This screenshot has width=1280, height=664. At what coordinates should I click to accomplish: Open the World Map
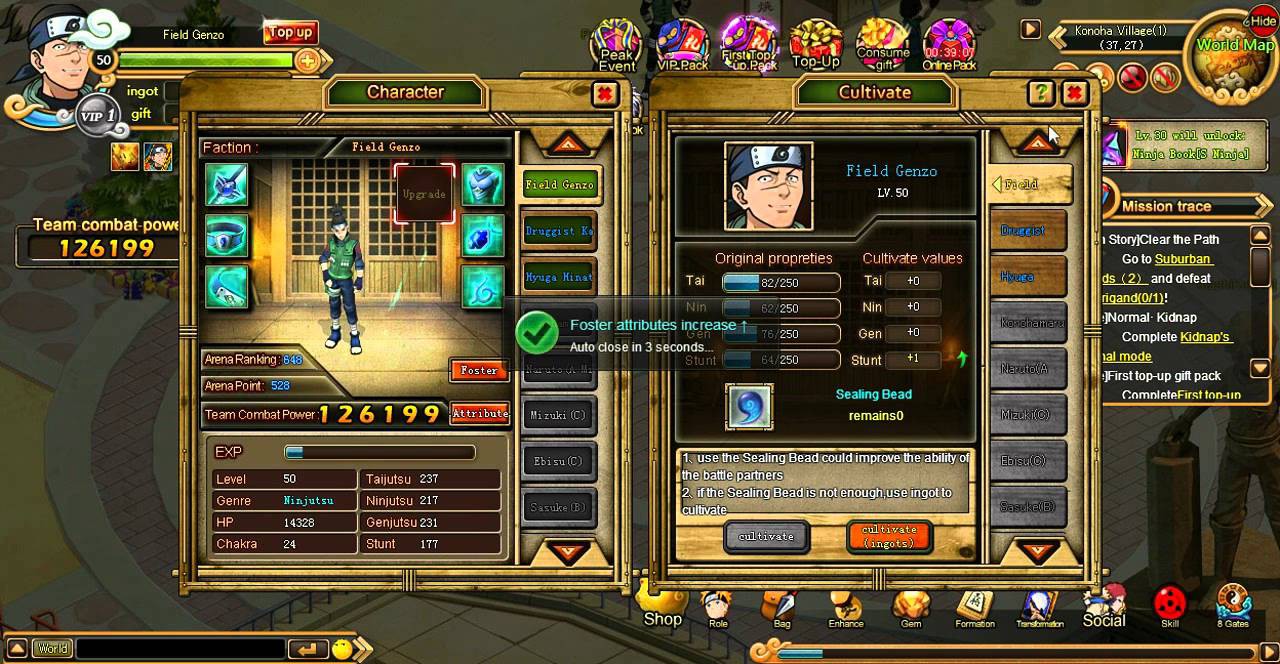1235,50
